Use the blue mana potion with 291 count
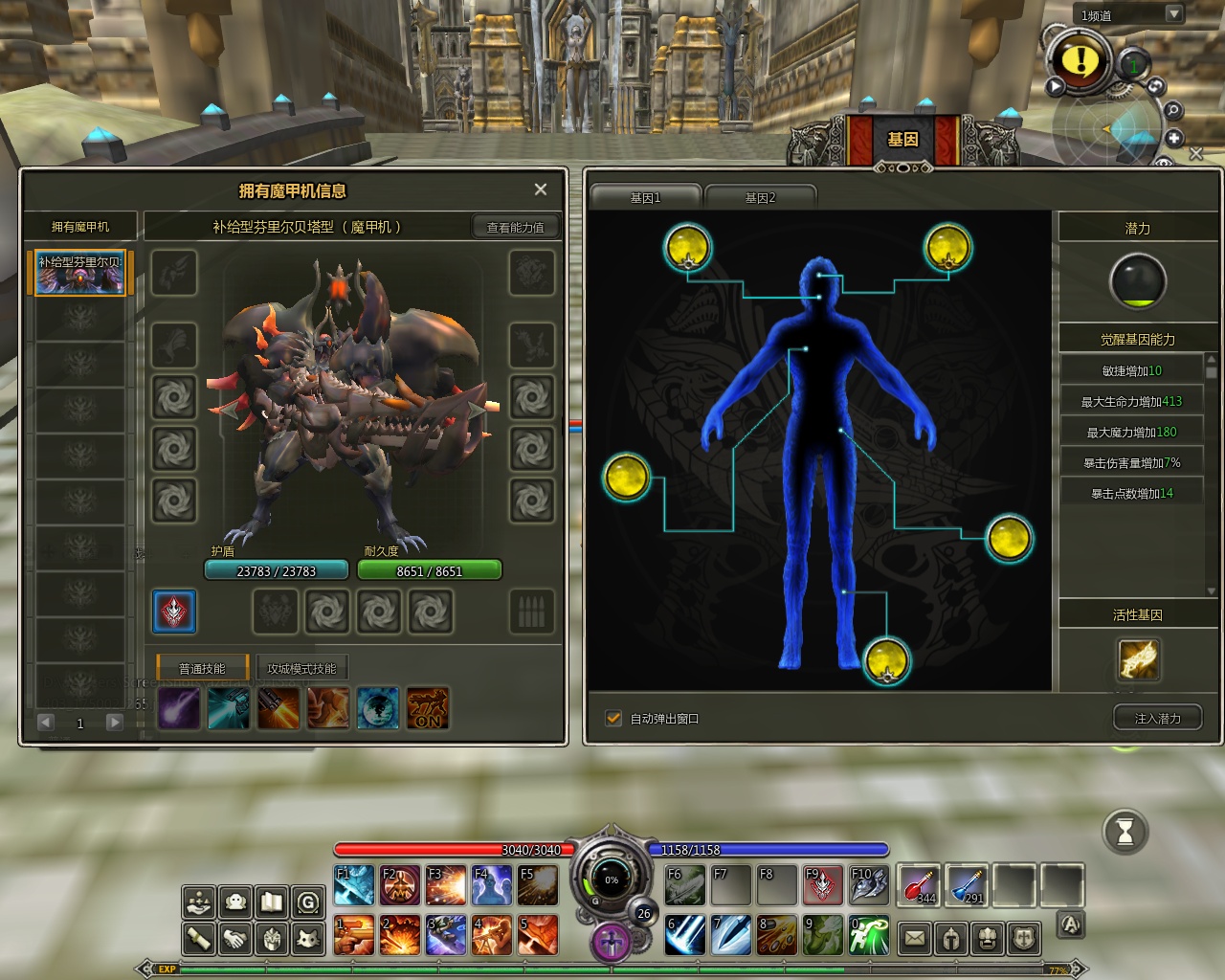 coord(967,885)
